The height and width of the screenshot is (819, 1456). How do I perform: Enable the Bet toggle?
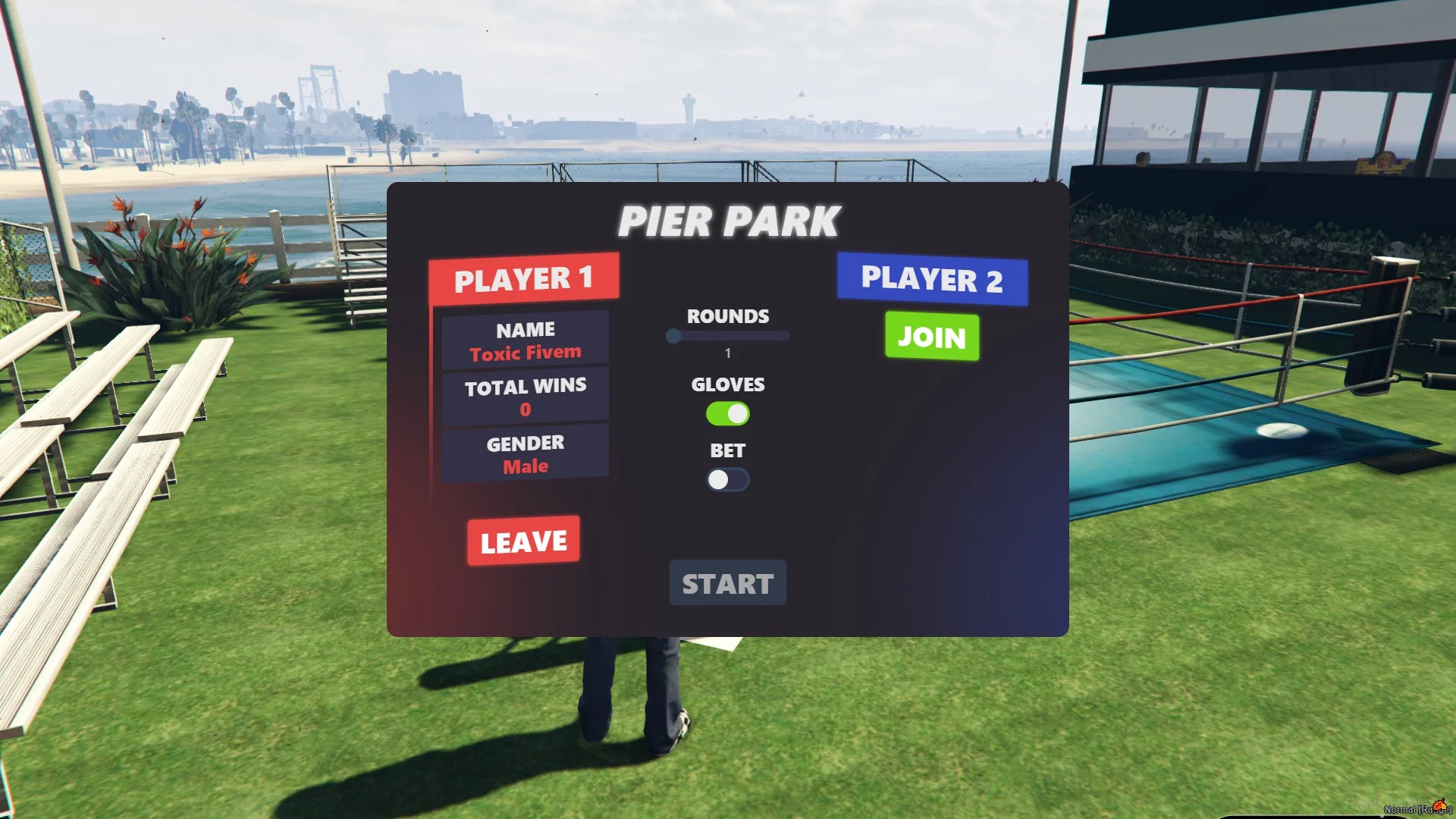click(727, 479)
